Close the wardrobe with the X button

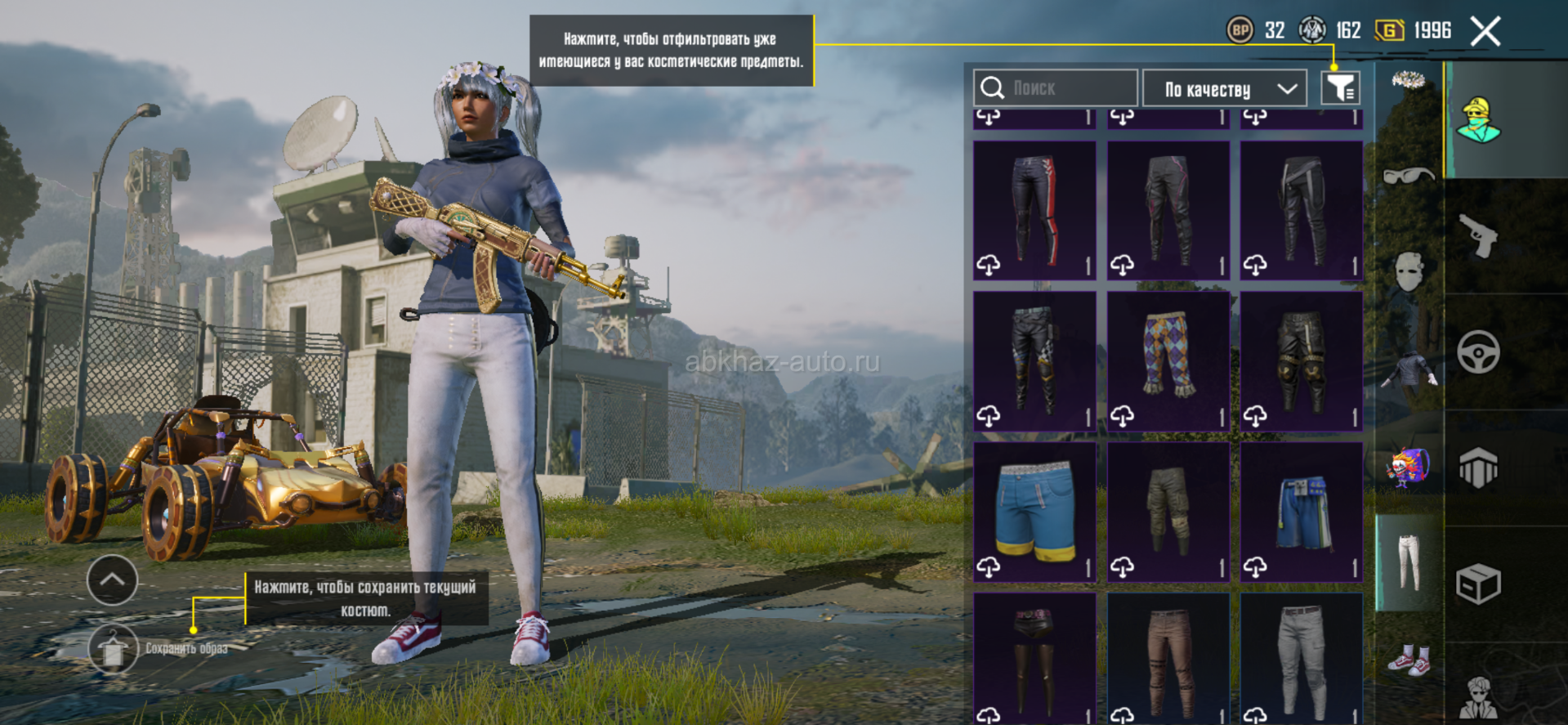(1485, 32)
